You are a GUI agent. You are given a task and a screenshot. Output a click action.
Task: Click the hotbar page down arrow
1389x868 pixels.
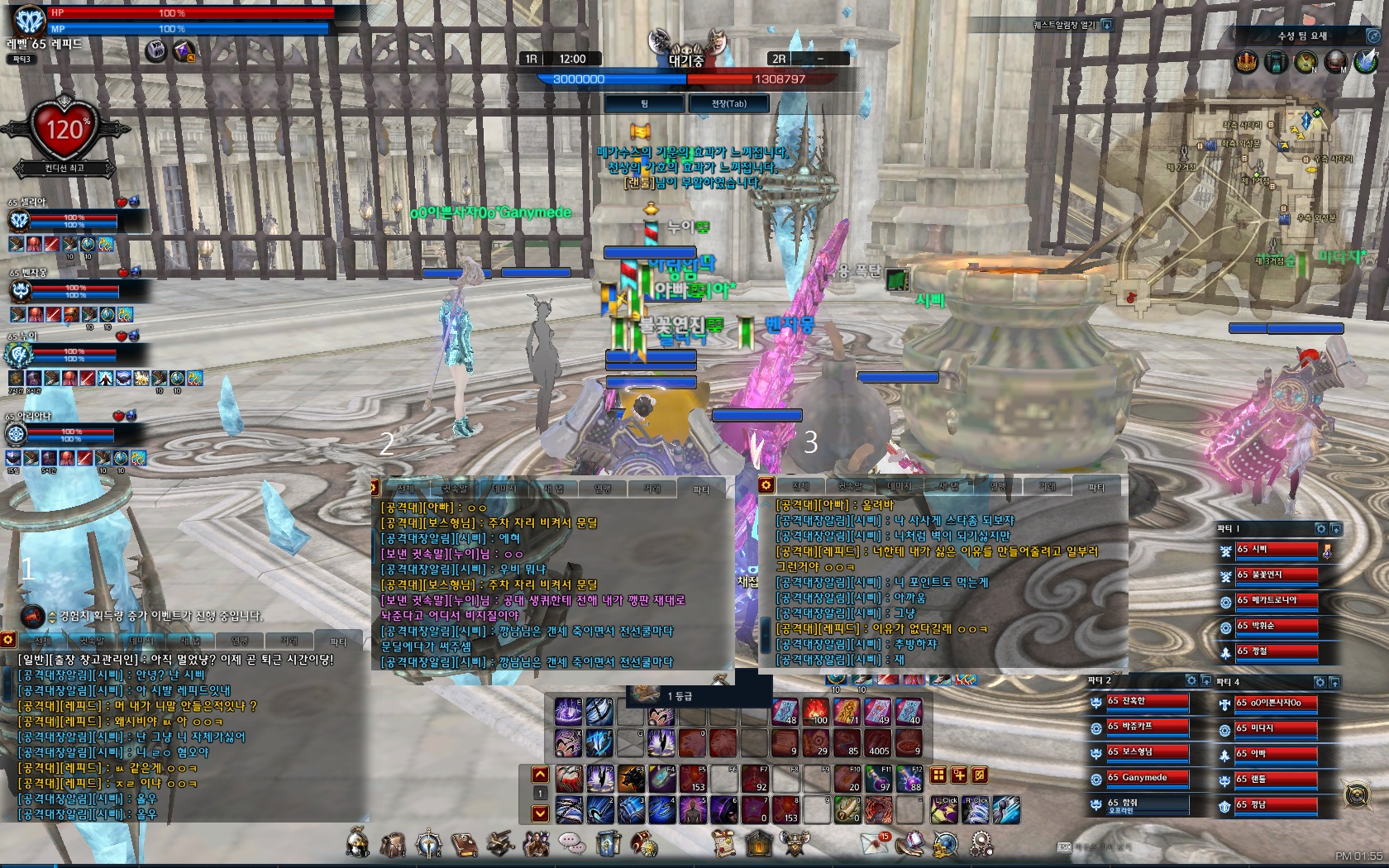(540, 813)
